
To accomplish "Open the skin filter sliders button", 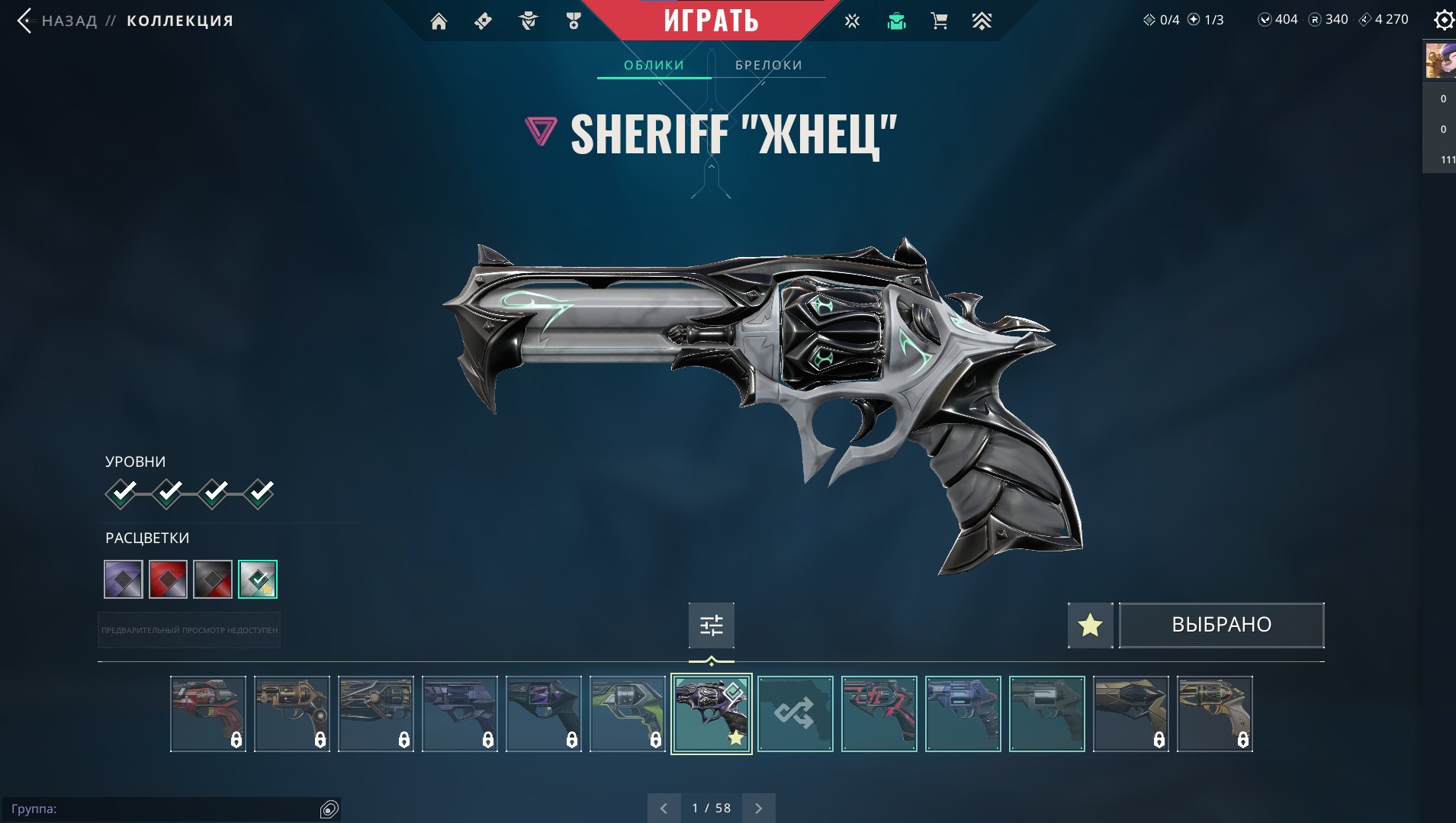I will coord(711,625).
